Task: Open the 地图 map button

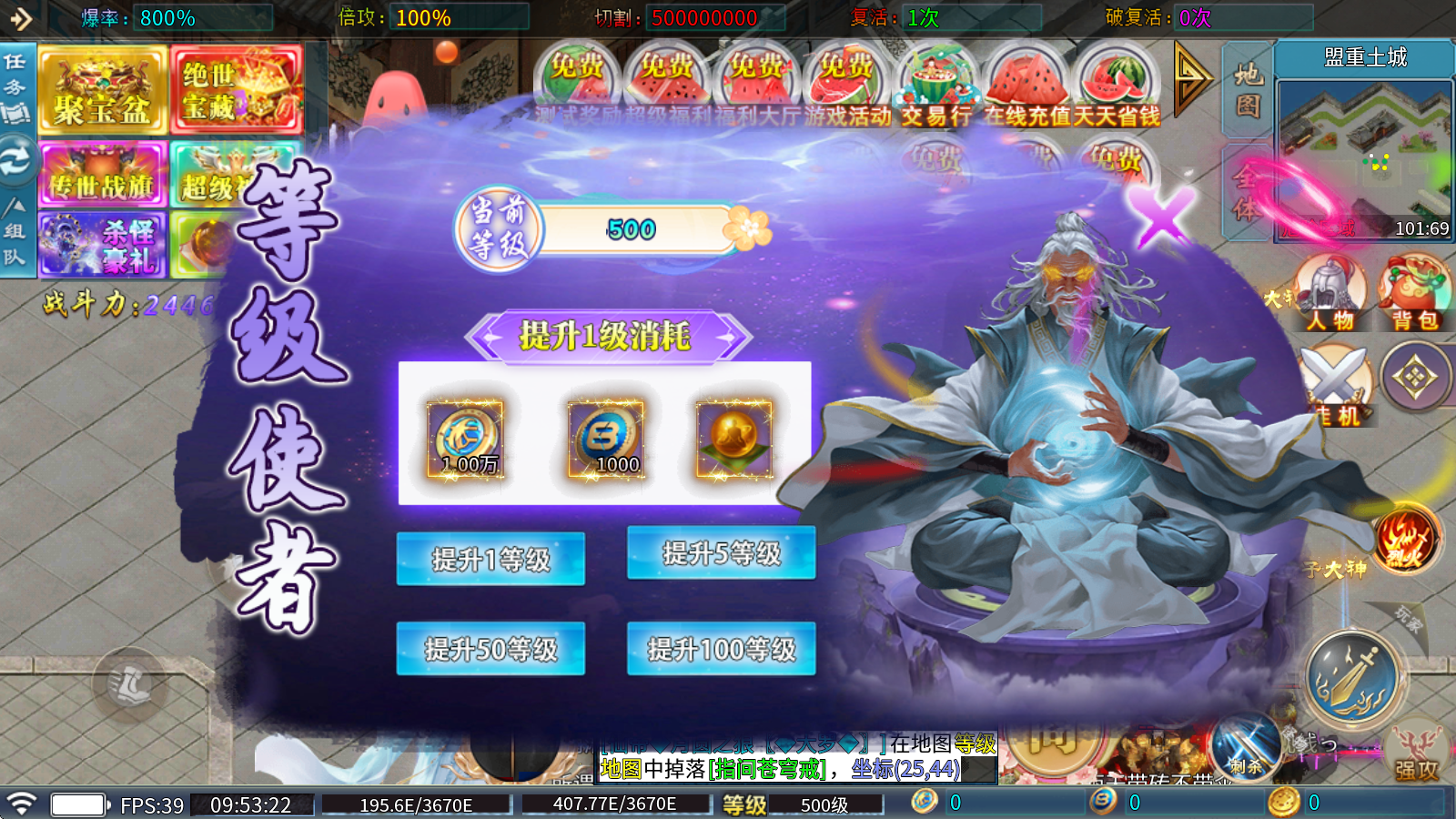Action: coord(1247,90)
